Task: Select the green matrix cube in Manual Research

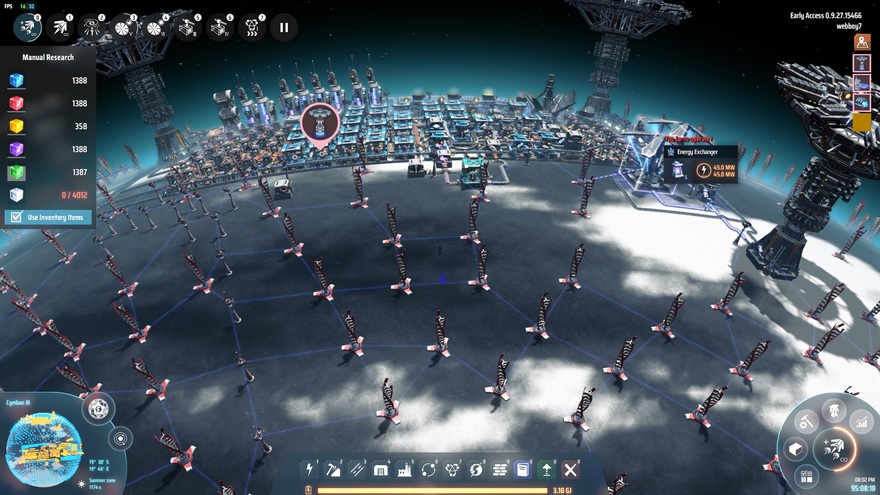Action: click(x=16, y=172)
